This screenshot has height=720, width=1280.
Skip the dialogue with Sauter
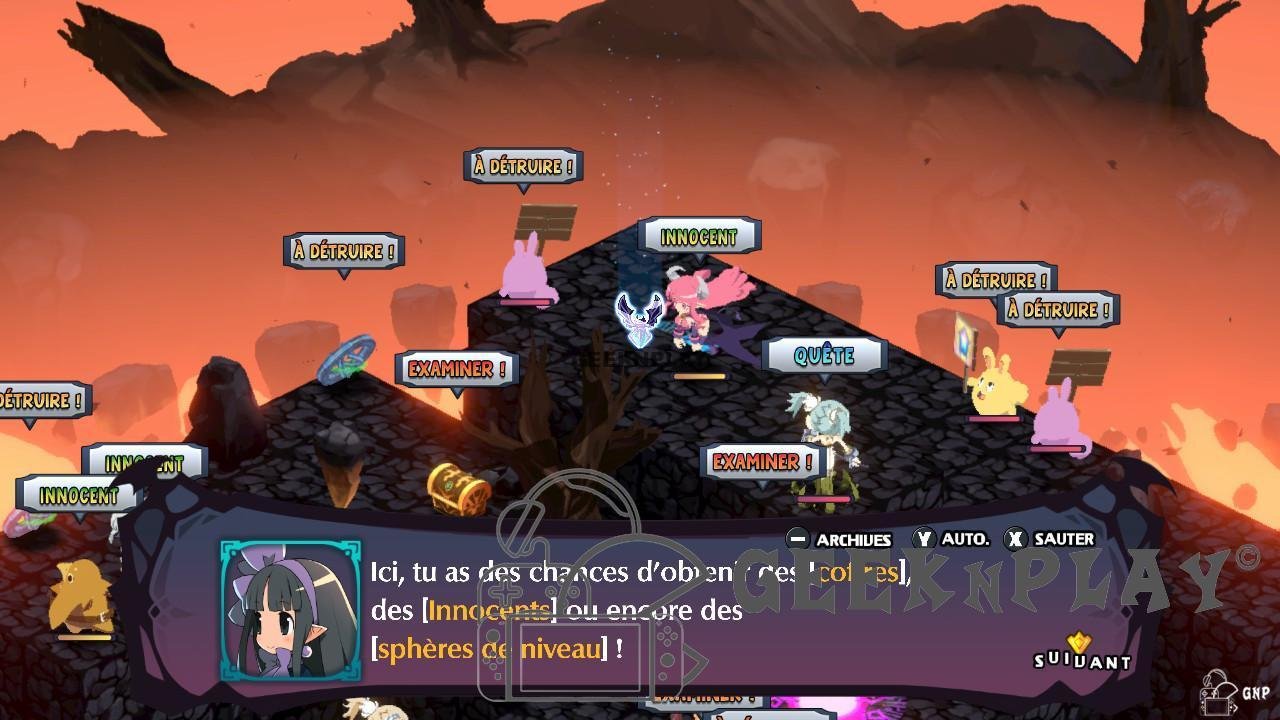coord(1050,539)
